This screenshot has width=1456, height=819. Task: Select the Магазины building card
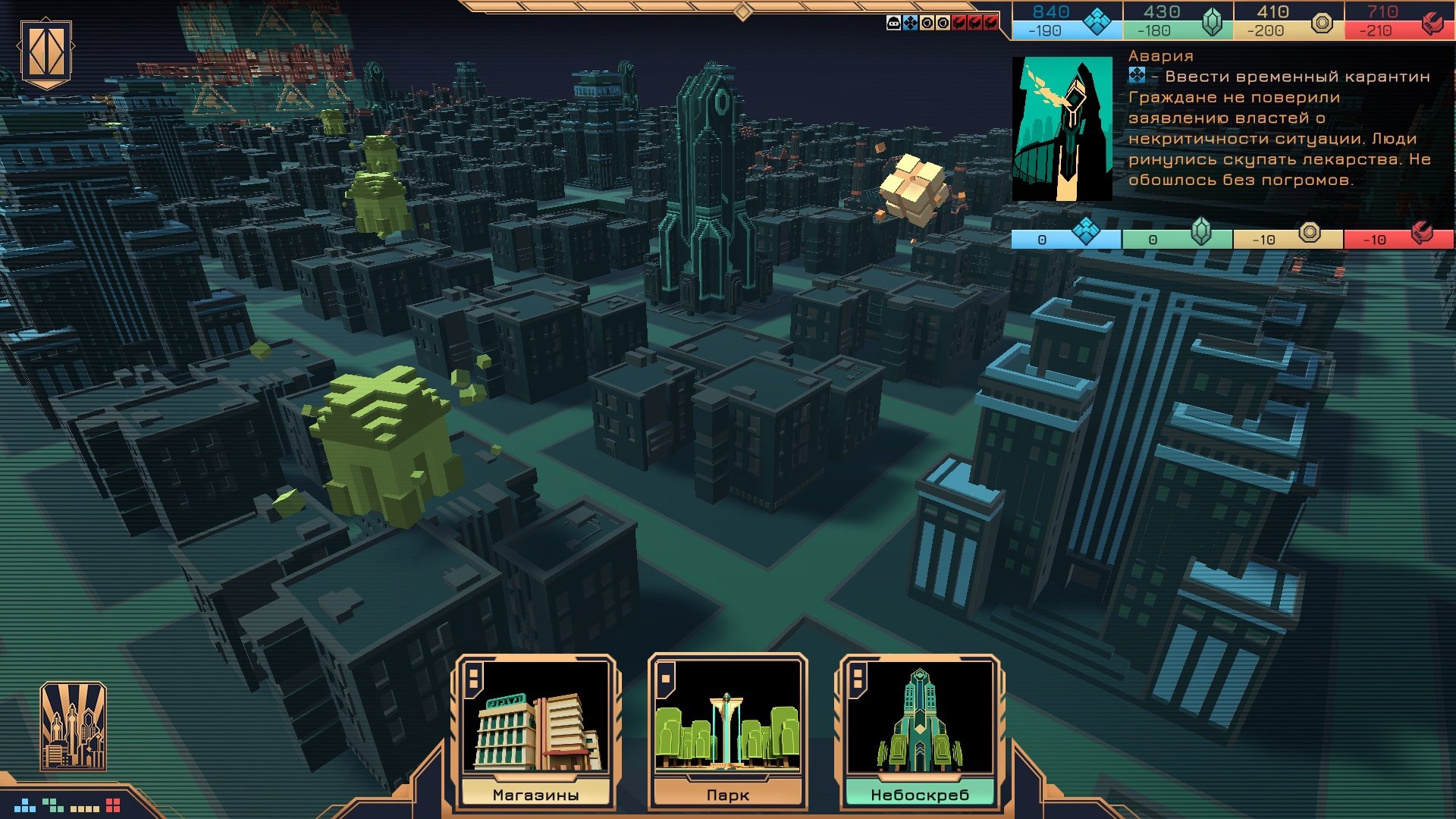click(535, 732)
